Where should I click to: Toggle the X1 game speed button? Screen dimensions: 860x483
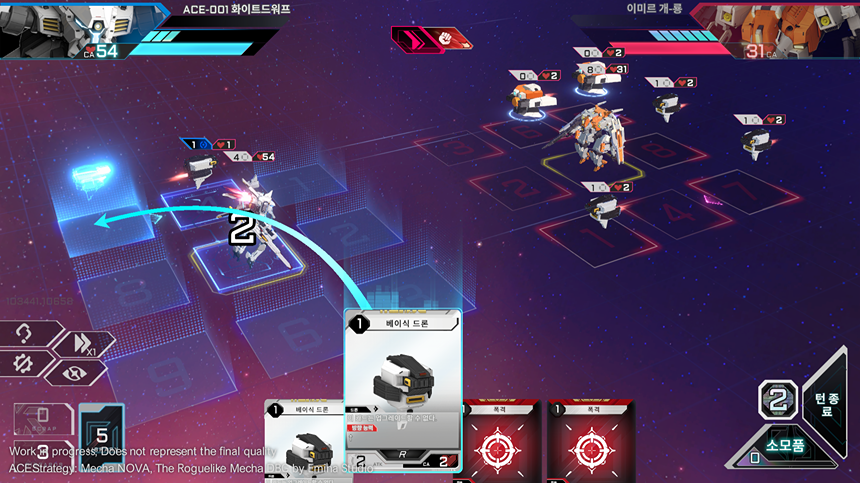[x=83, y=343]
